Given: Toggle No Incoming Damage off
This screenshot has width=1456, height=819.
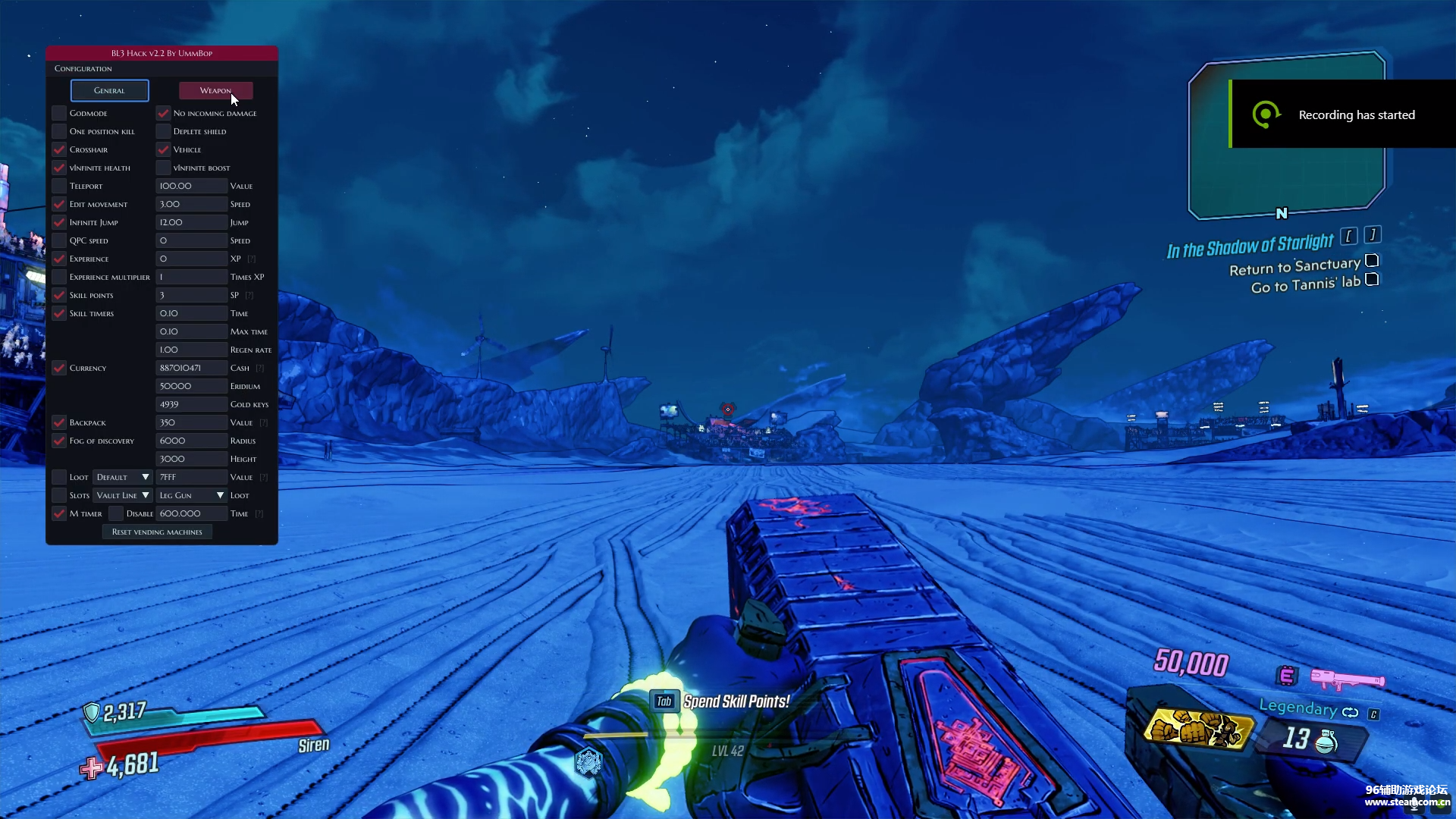Looking at the screenshot, I should point(163,113).
